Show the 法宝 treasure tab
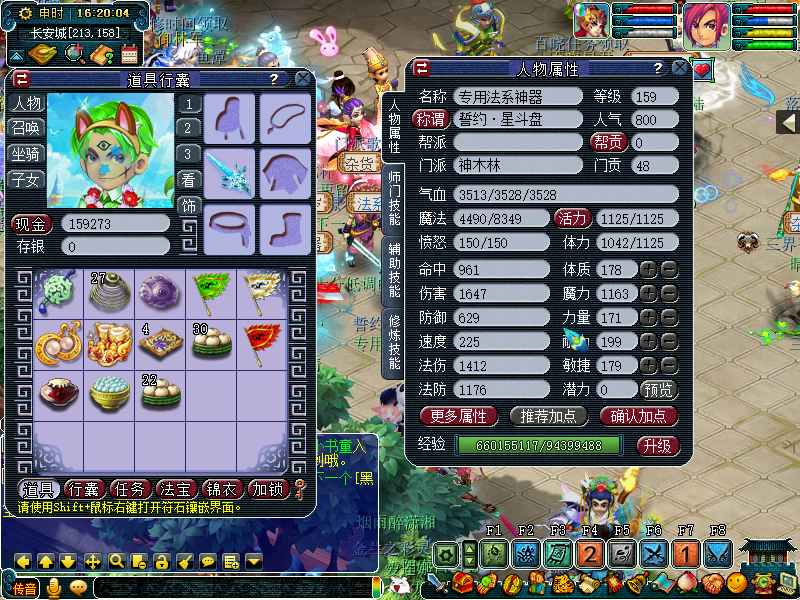 (176, 489)
